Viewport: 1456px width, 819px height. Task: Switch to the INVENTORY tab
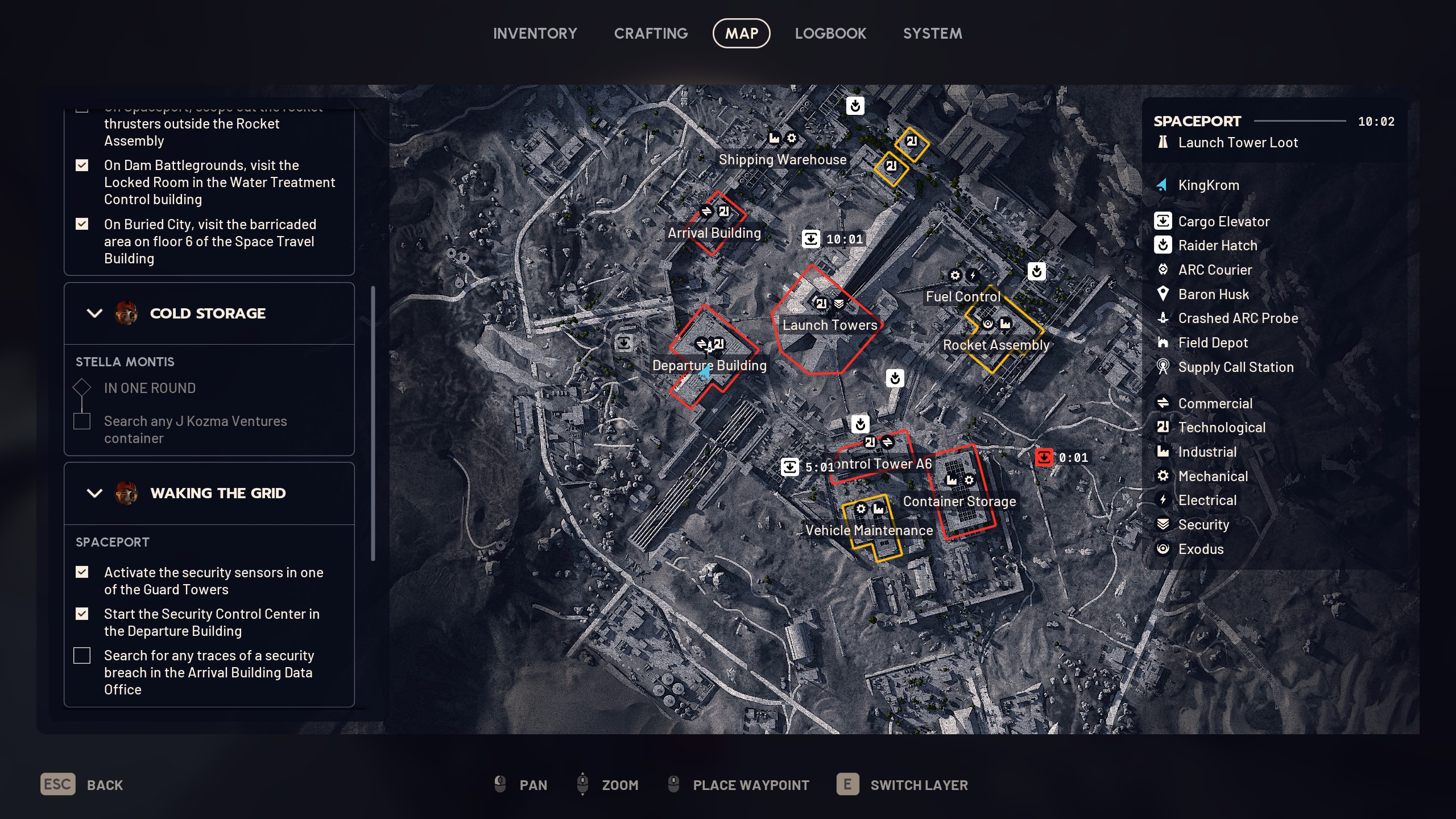[x=535, y=33]
